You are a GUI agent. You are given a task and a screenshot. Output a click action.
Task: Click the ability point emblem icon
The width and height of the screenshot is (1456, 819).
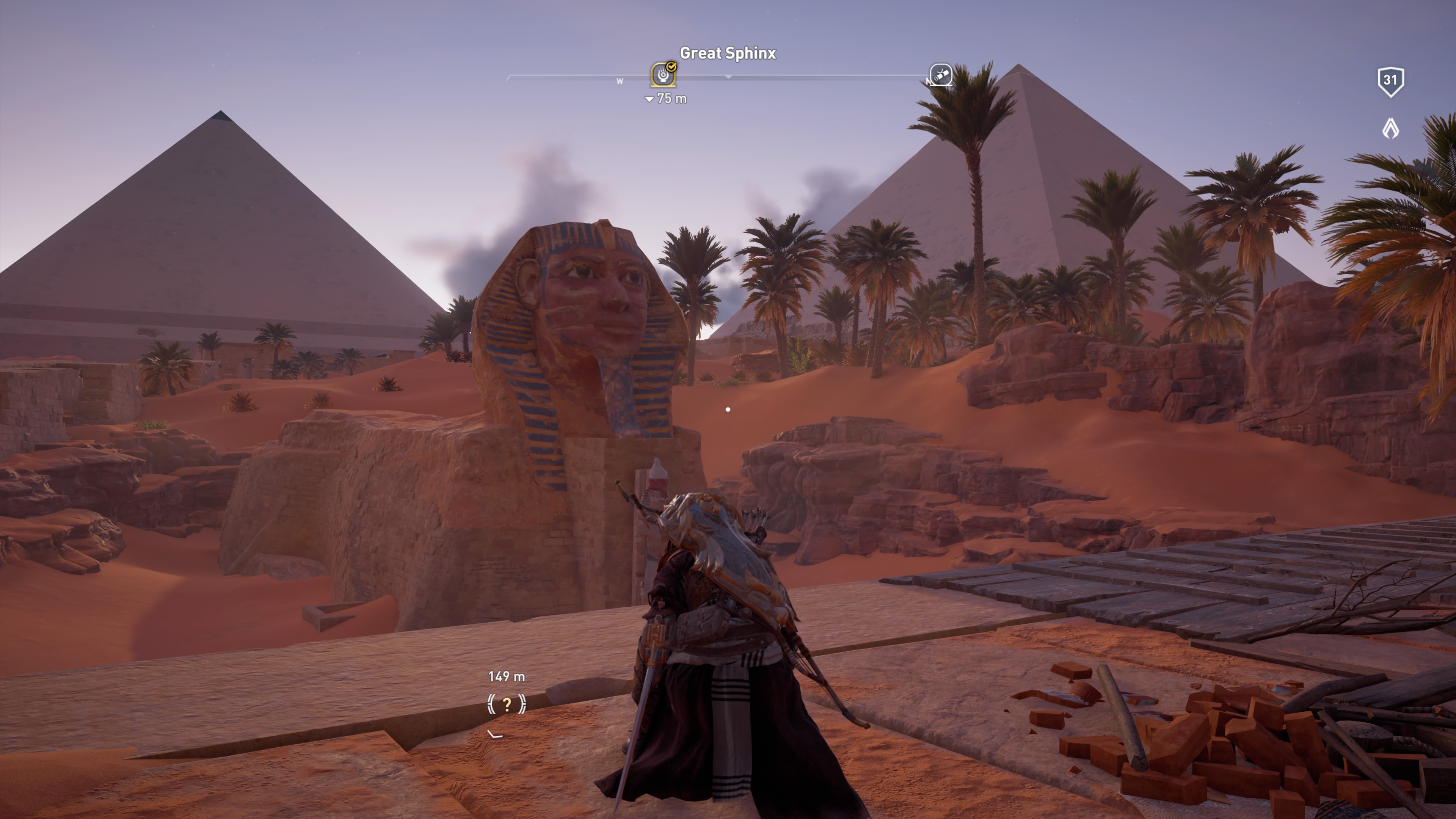point(1390,129)
